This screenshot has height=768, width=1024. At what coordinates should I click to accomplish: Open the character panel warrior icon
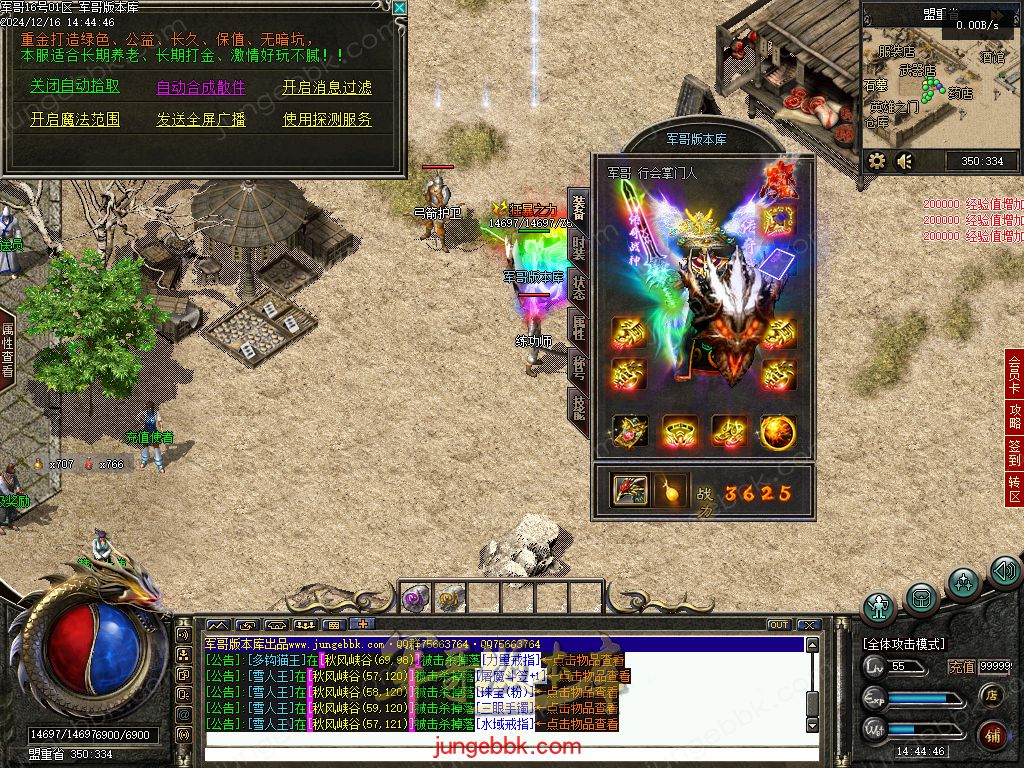tap(879, 606)
